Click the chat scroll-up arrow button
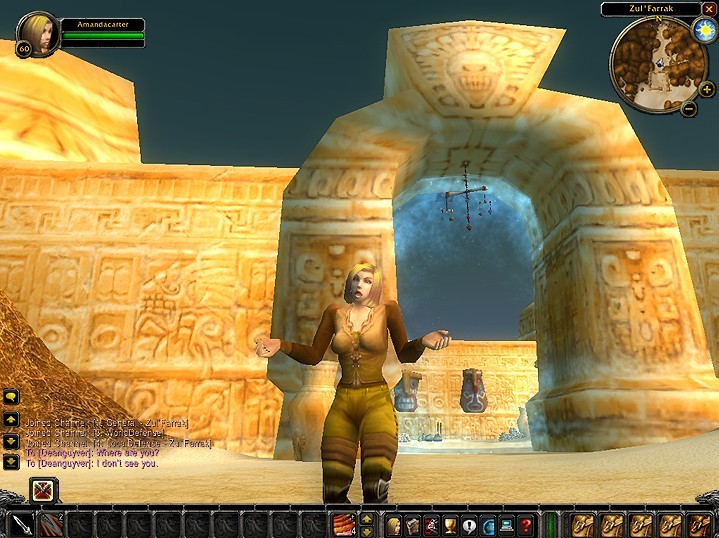The image size is (719, 538). click(x=11, y=419)
